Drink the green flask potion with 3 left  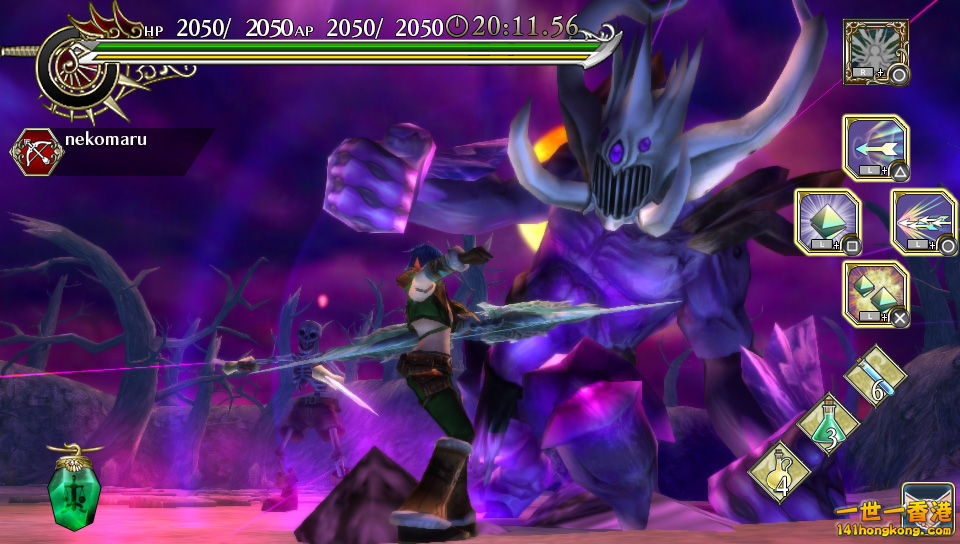tap(828, 424)
